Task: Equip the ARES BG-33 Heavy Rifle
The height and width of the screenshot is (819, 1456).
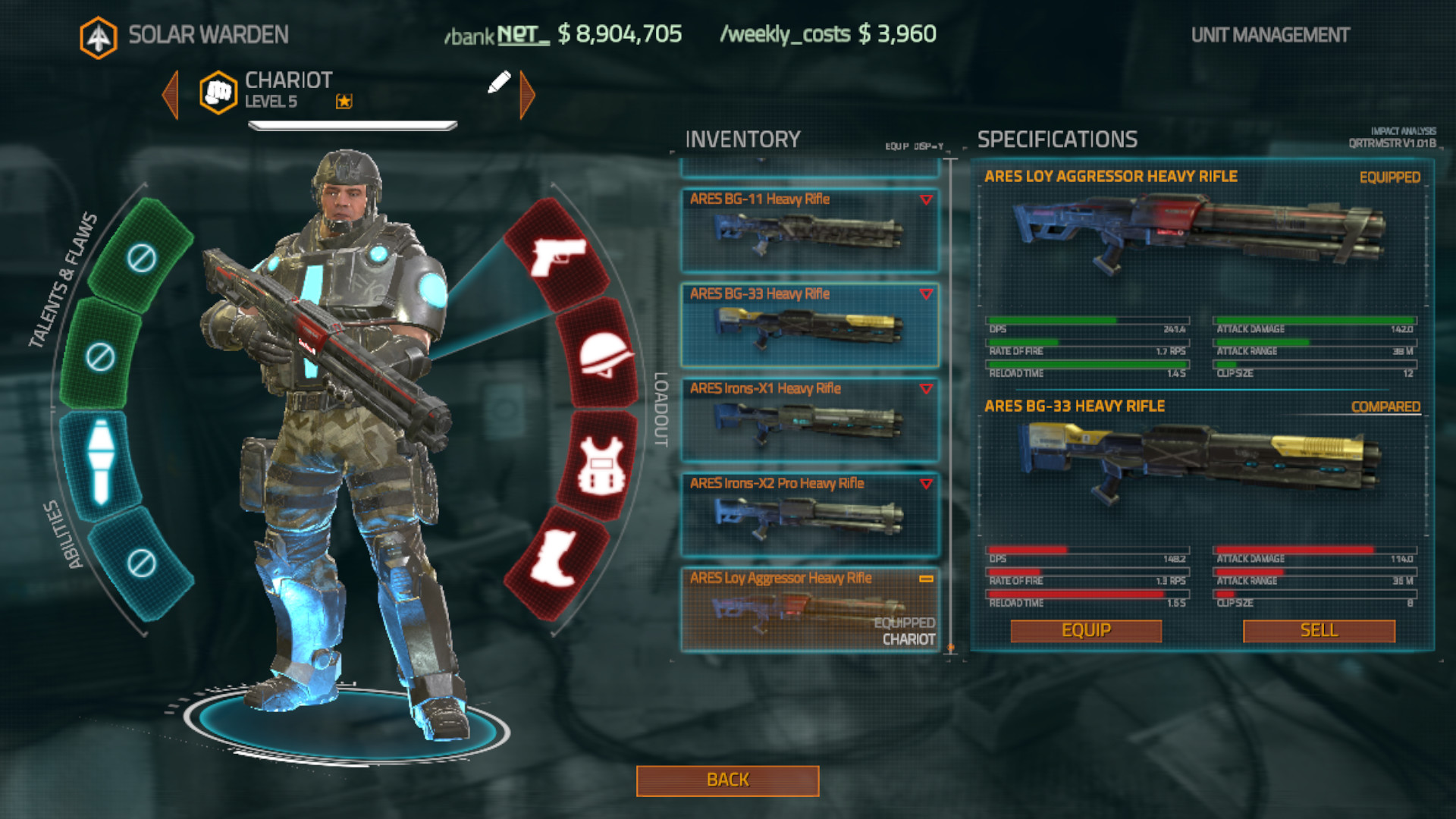Action: tap(1086, 630)
